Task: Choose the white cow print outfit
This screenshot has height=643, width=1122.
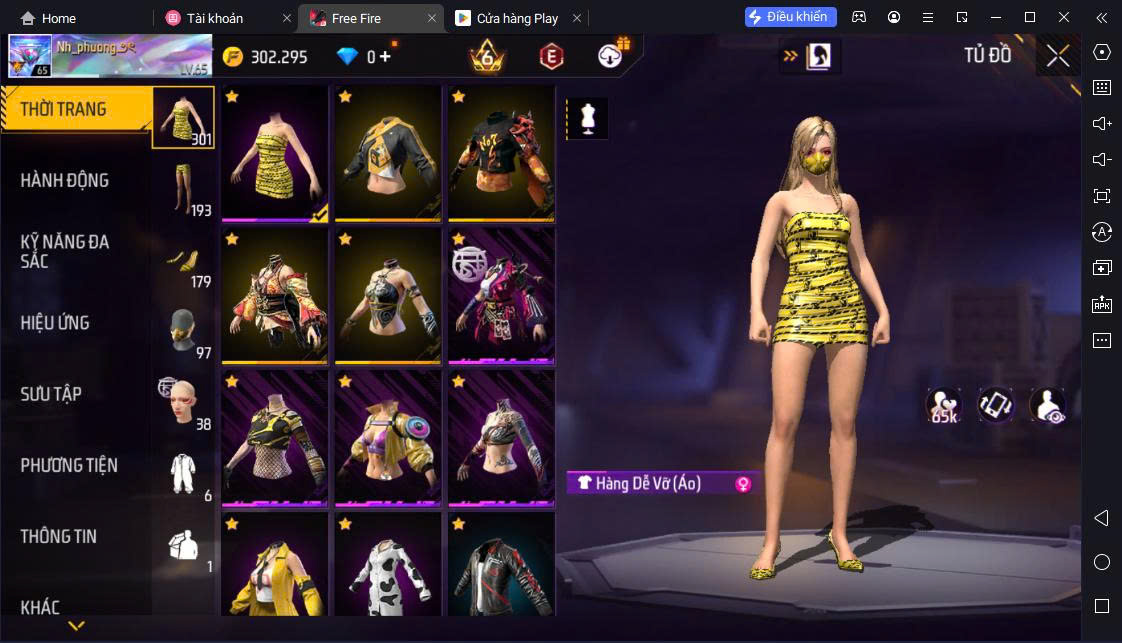Action: [x=388, y=565]
